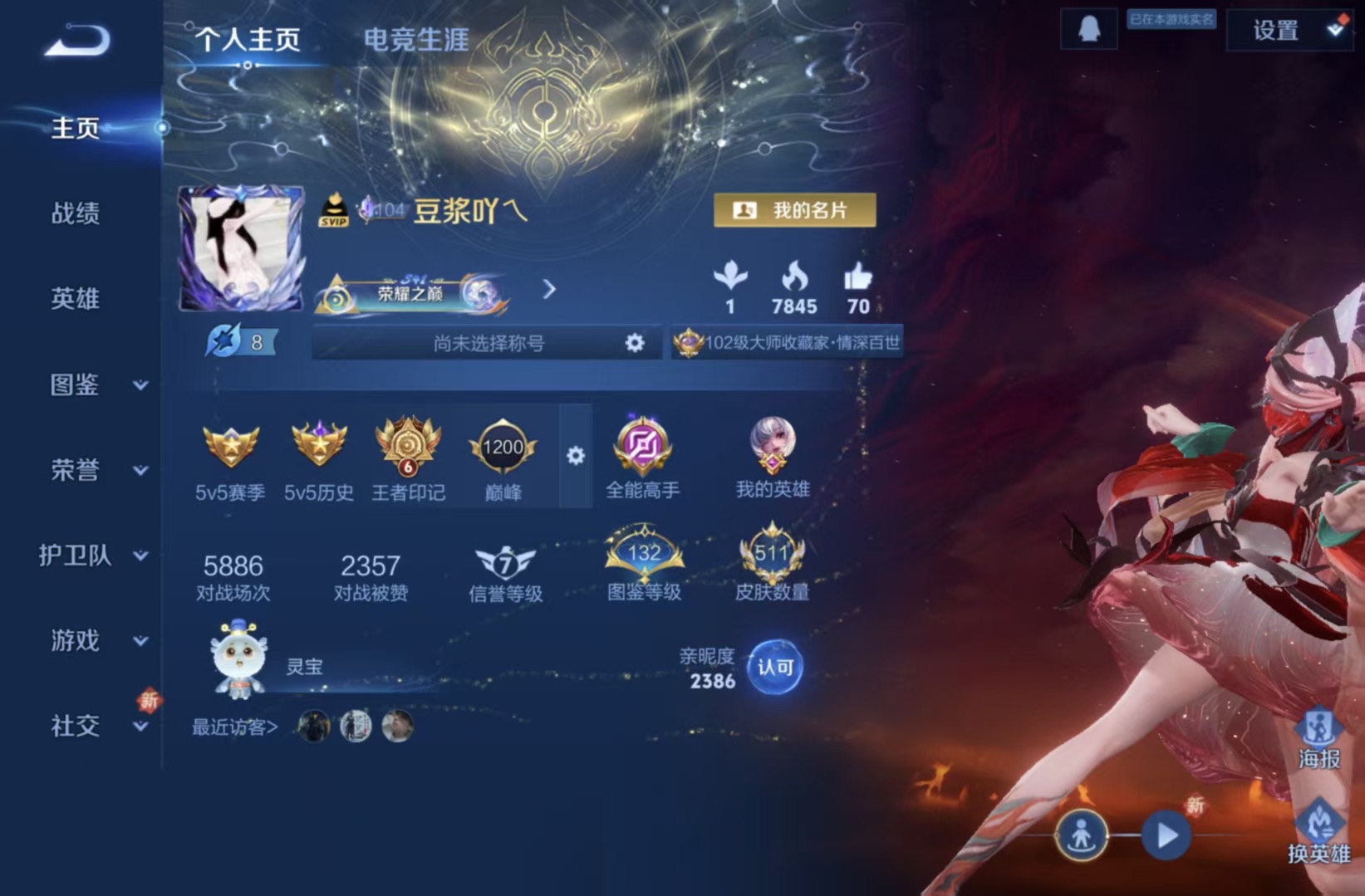Toggle title selection via the gear icon
Screen dimensions: 1365x896
click(x=635, y=342)
